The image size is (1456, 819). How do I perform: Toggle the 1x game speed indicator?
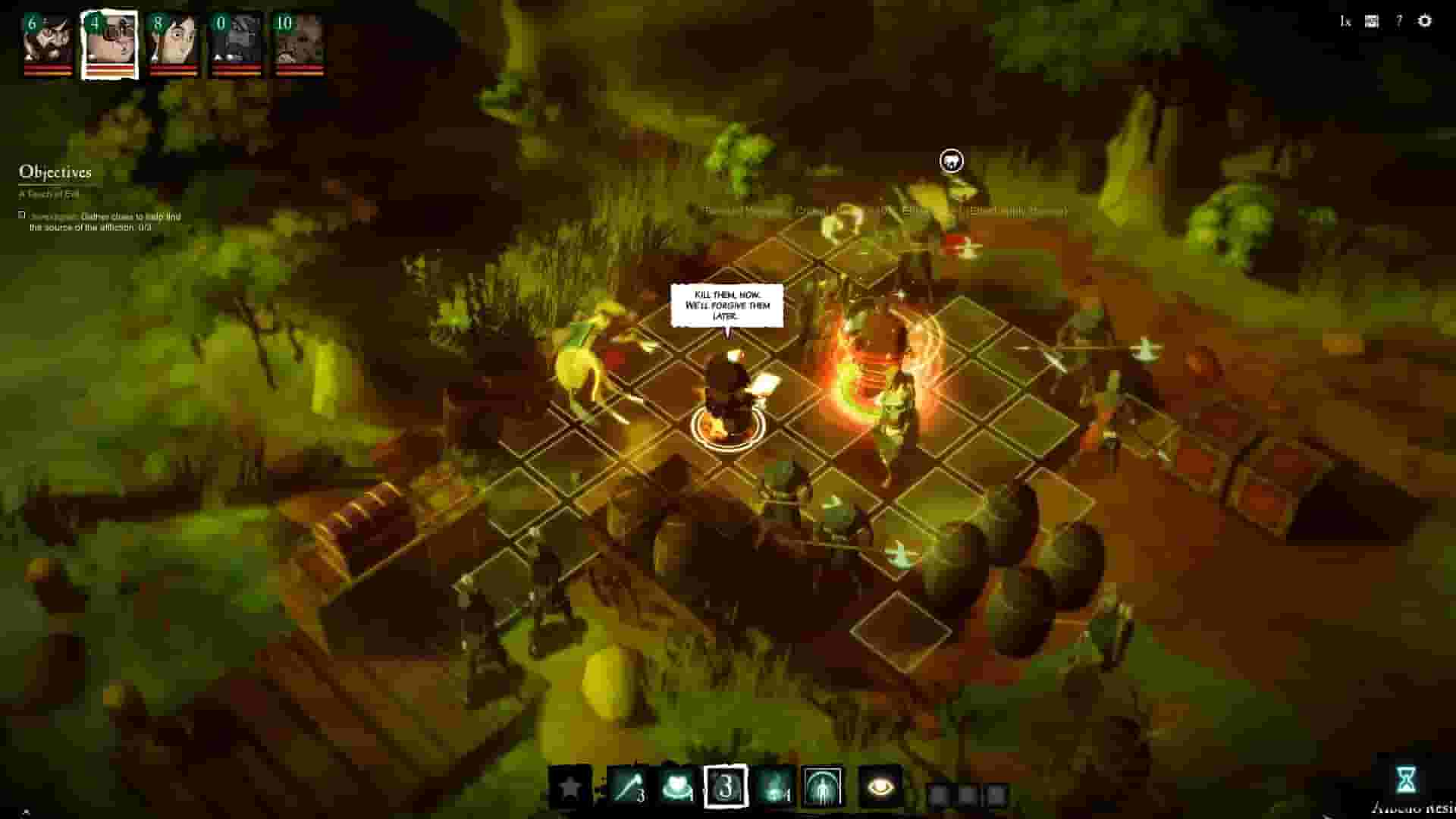point(1346,23)
